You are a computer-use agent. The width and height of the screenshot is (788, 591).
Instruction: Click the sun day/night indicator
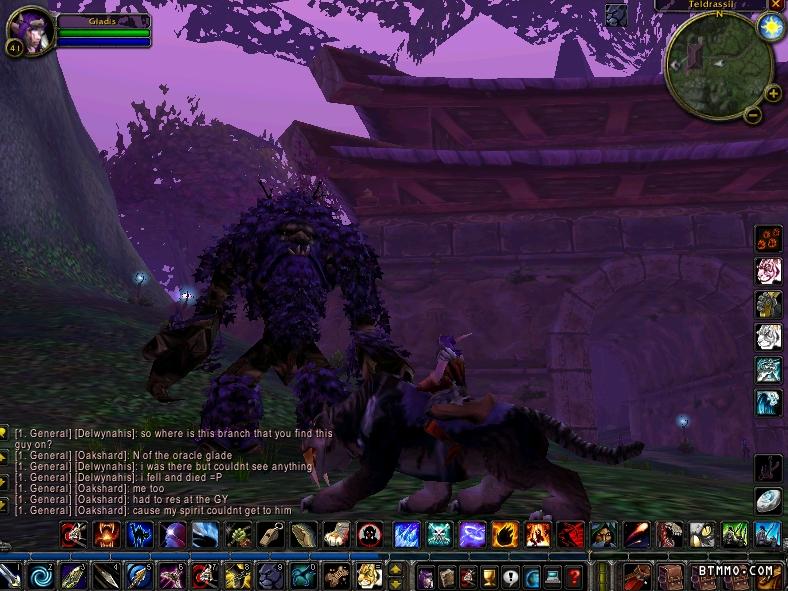click(770, 28)
